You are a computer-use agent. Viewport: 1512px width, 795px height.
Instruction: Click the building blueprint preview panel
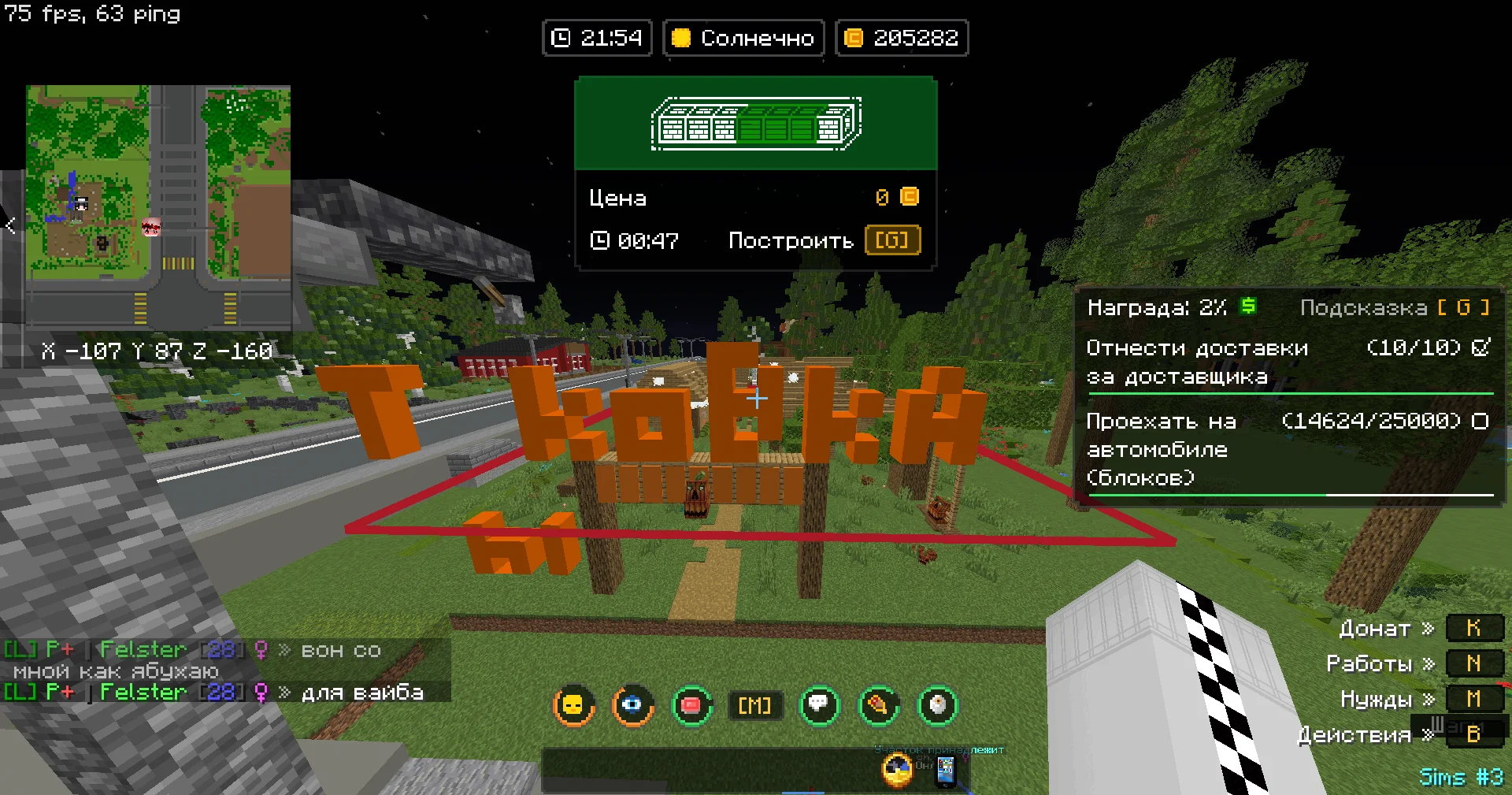756,124
